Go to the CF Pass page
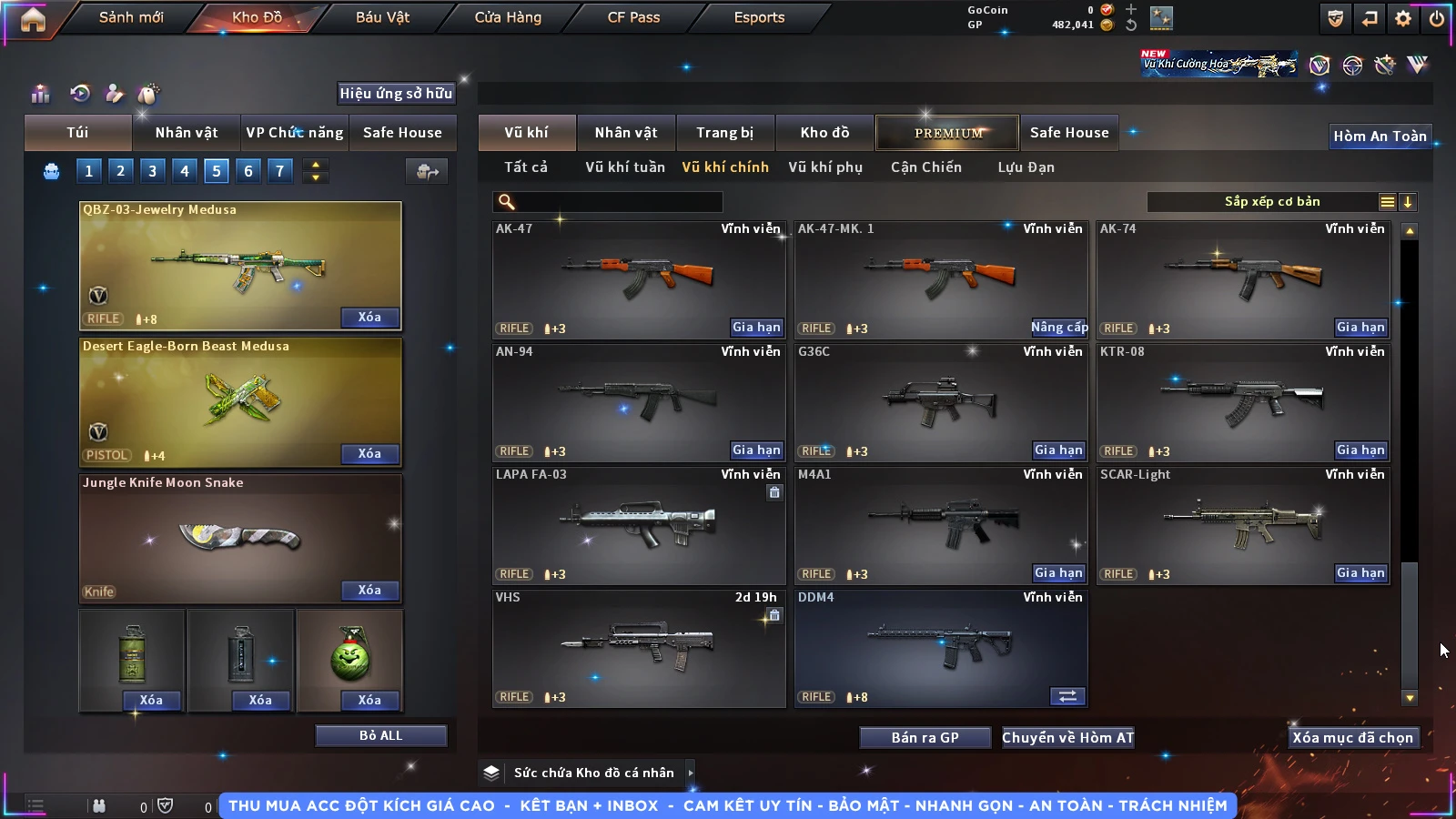 [633, 17]
